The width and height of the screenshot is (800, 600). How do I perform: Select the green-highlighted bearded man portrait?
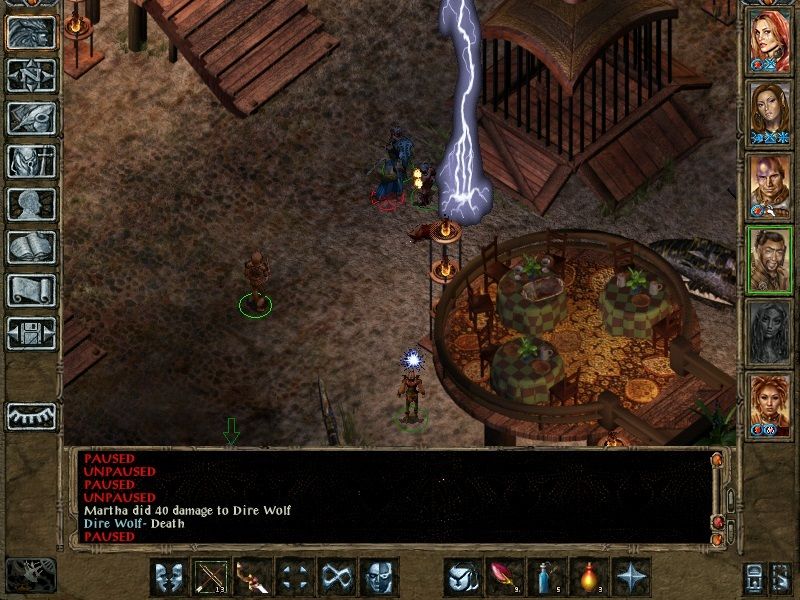click(769, 259)
